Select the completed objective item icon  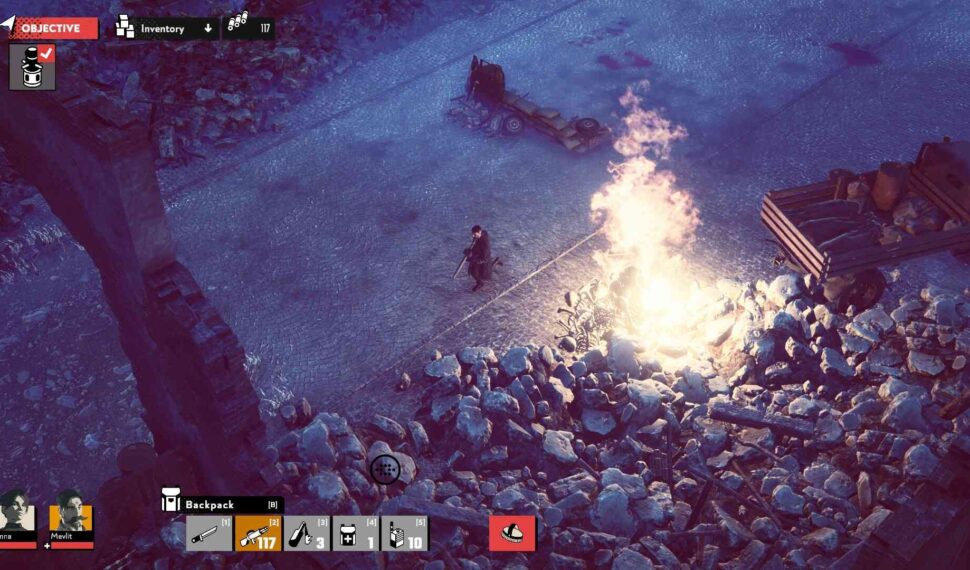32,67
